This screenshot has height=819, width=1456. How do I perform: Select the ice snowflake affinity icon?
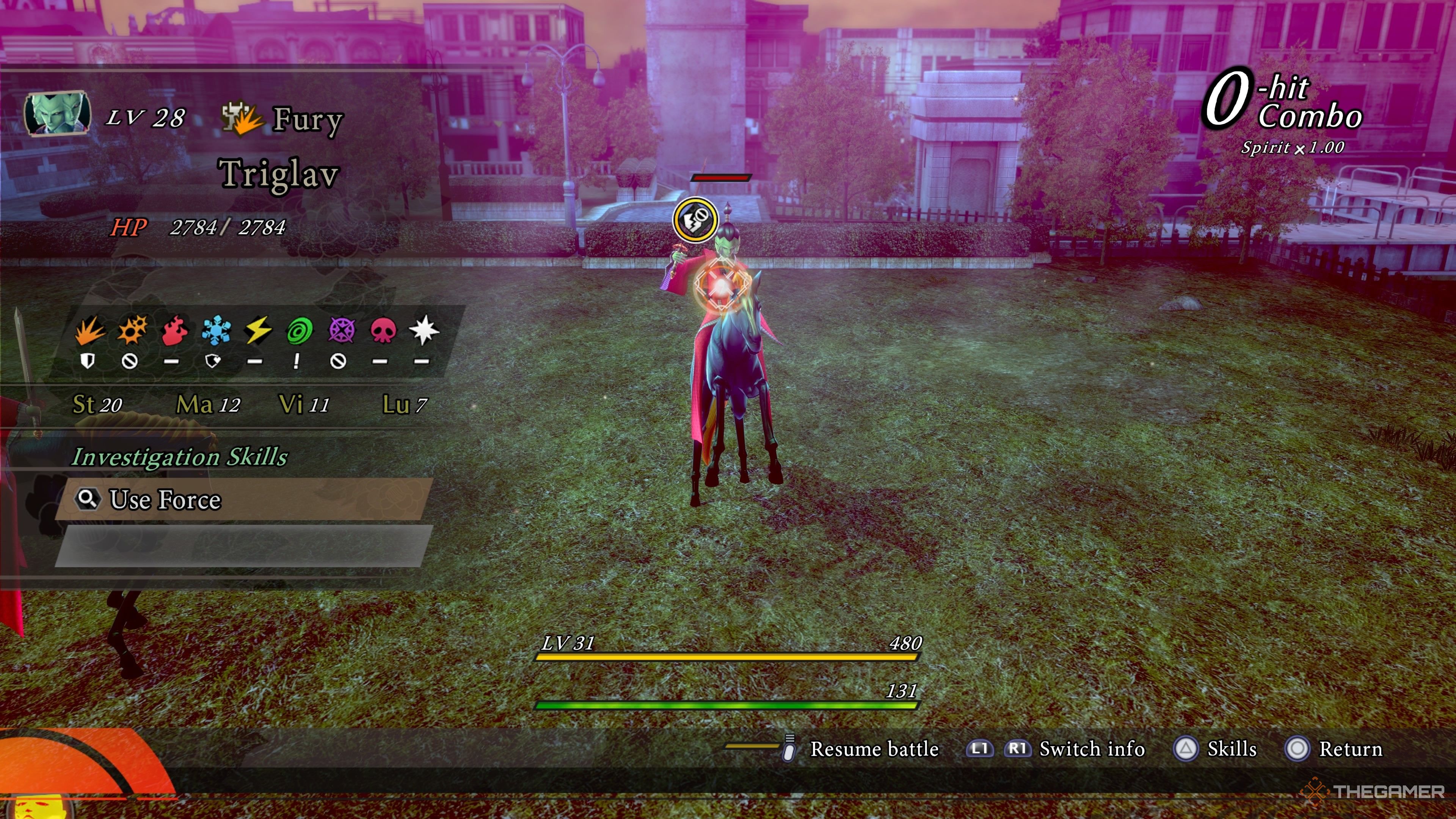click(x=216, y=331)
